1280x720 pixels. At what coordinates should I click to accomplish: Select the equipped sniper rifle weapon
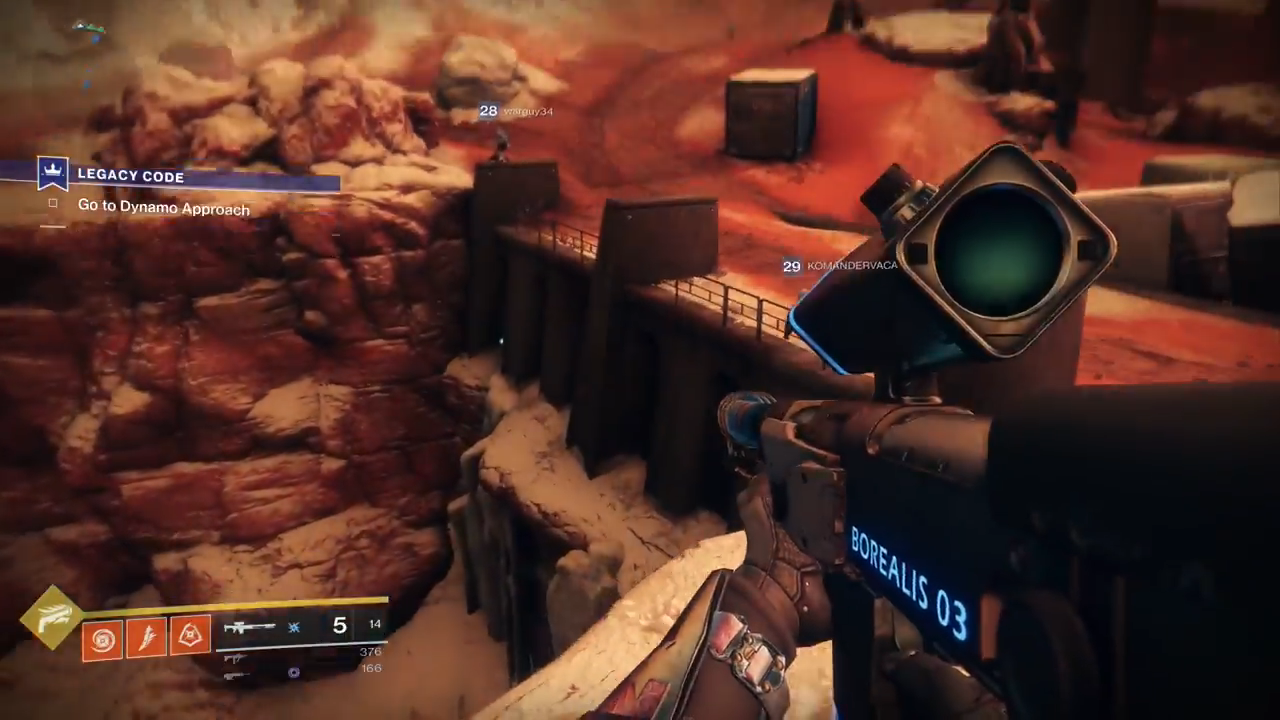pos(249,628)
